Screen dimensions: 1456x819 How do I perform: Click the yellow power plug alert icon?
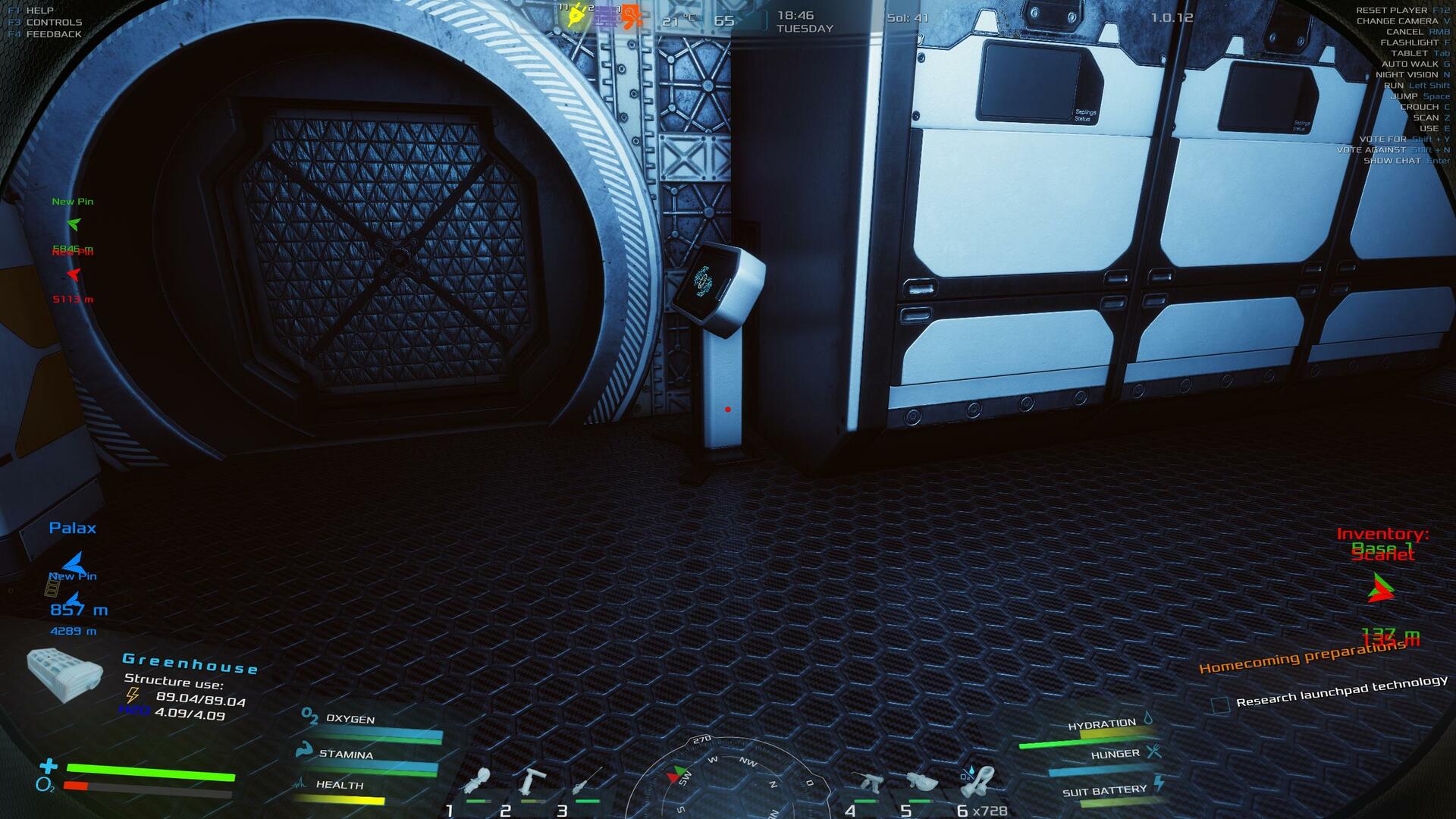coord(576,15)
